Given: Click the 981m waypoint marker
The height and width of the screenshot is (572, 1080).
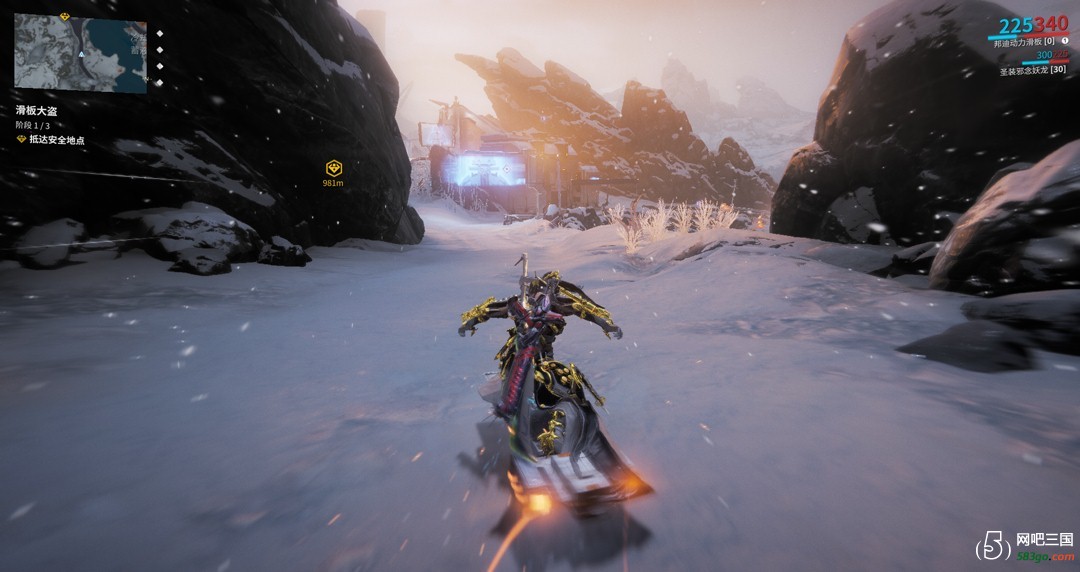Looking at the screenshot, I should pos(334,169).
